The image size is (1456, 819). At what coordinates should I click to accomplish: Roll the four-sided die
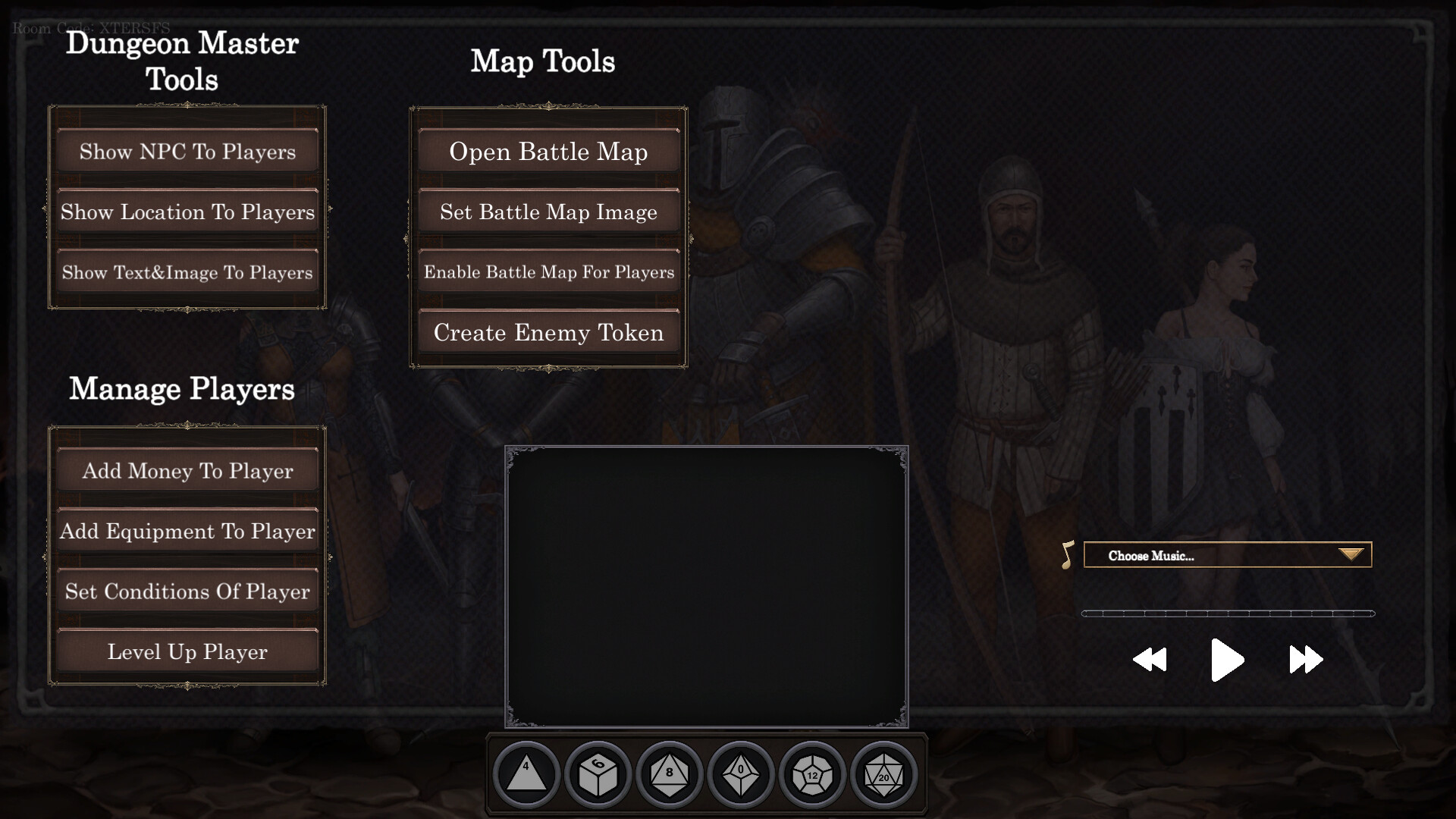(x=526, y=774)
